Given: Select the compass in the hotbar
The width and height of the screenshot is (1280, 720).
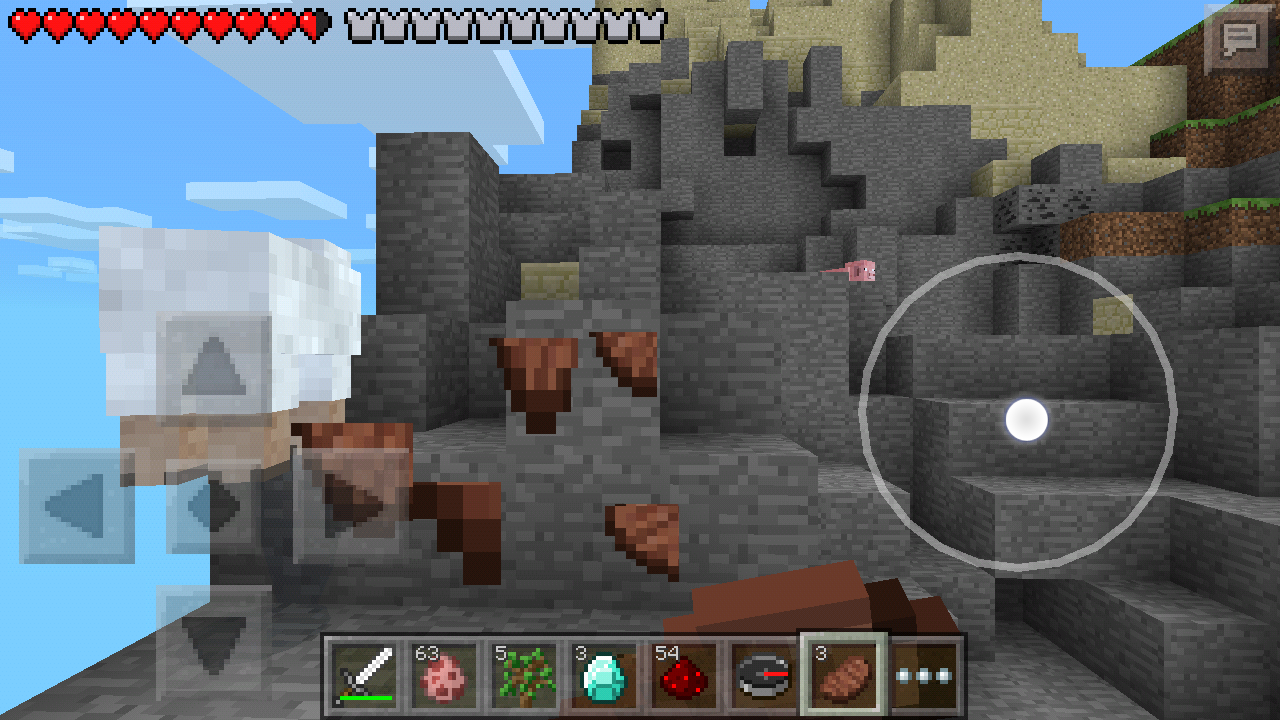Looking at the screenshot, I should click(x=762, y=675).
